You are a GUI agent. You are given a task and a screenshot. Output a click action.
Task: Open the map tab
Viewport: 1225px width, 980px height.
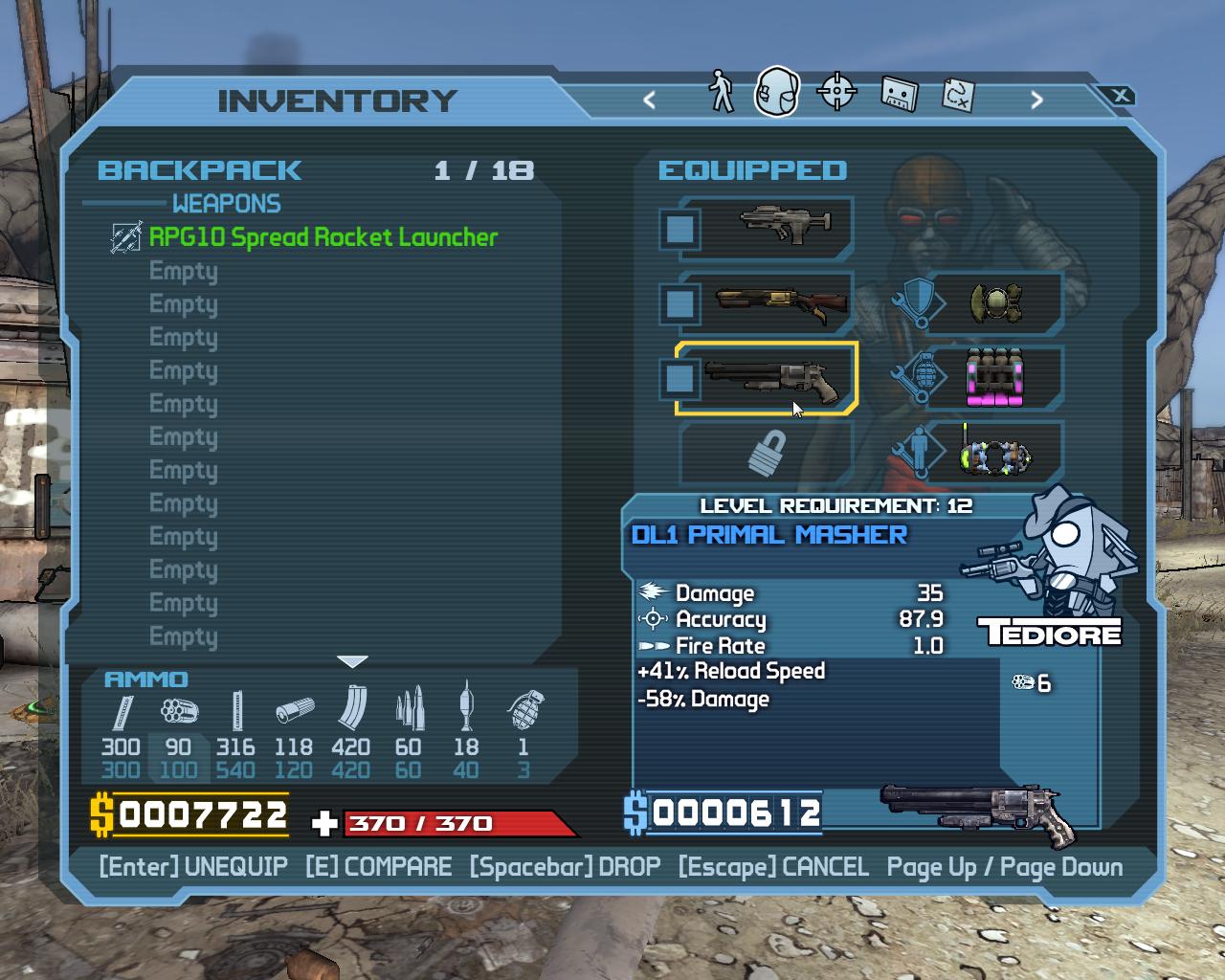[958, 94]
